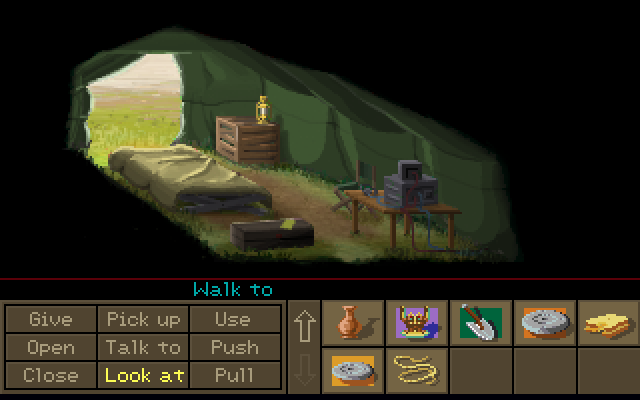Select the Close verb

click(51, 375)
